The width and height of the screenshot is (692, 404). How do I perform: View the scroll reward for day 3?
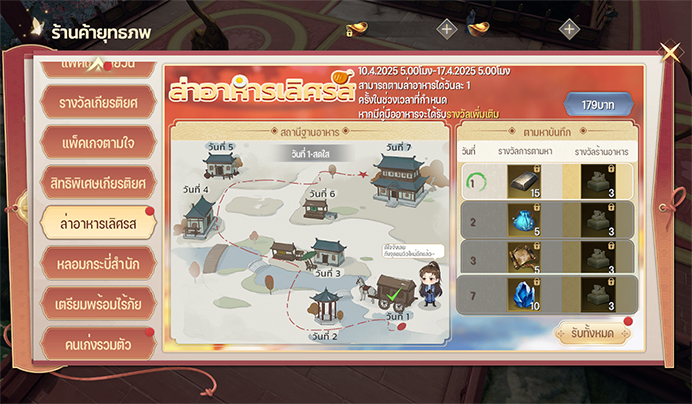click(x=524, y=255)
